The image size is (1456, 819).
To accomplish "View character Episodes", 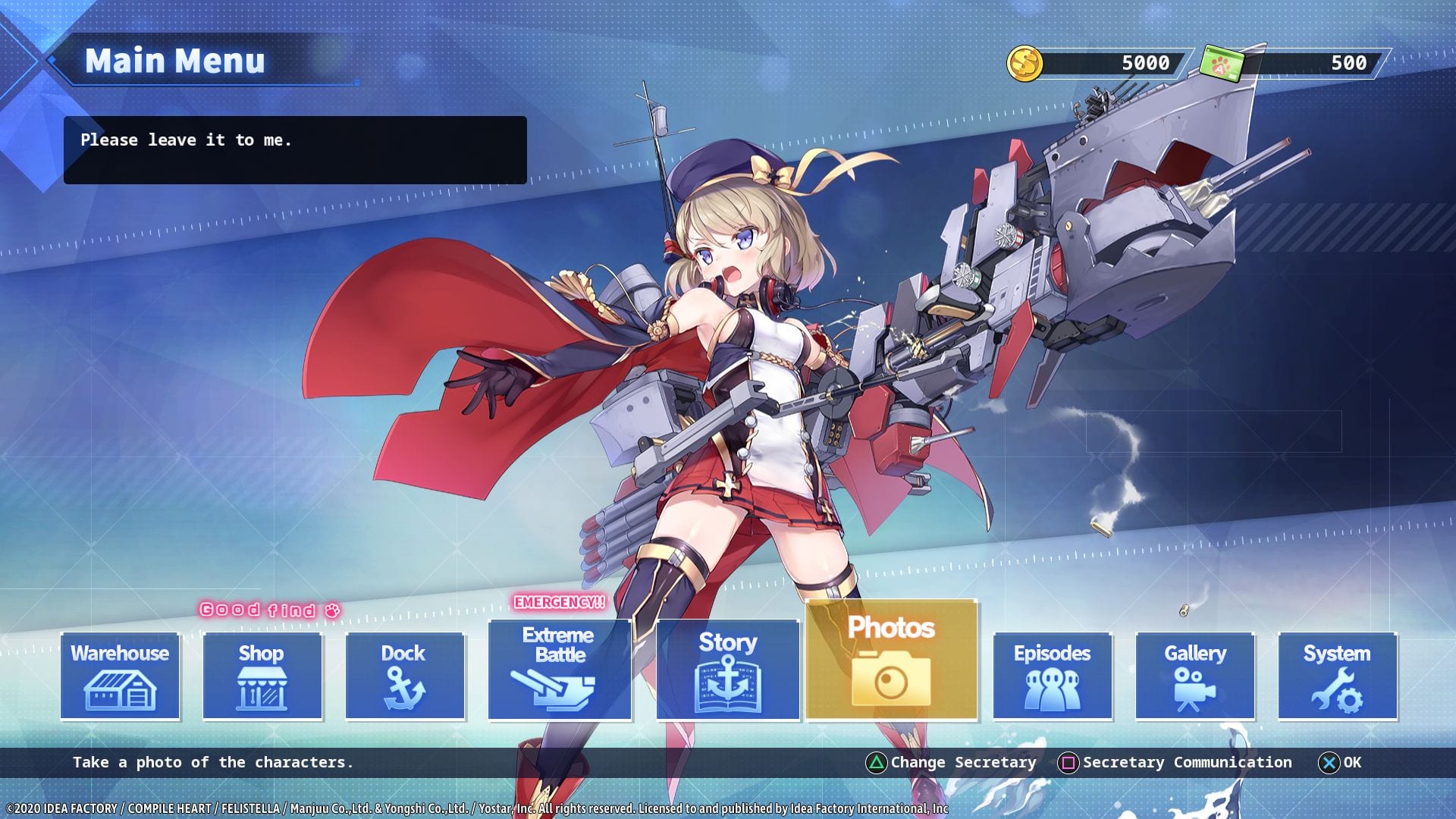I will 1053,676.
